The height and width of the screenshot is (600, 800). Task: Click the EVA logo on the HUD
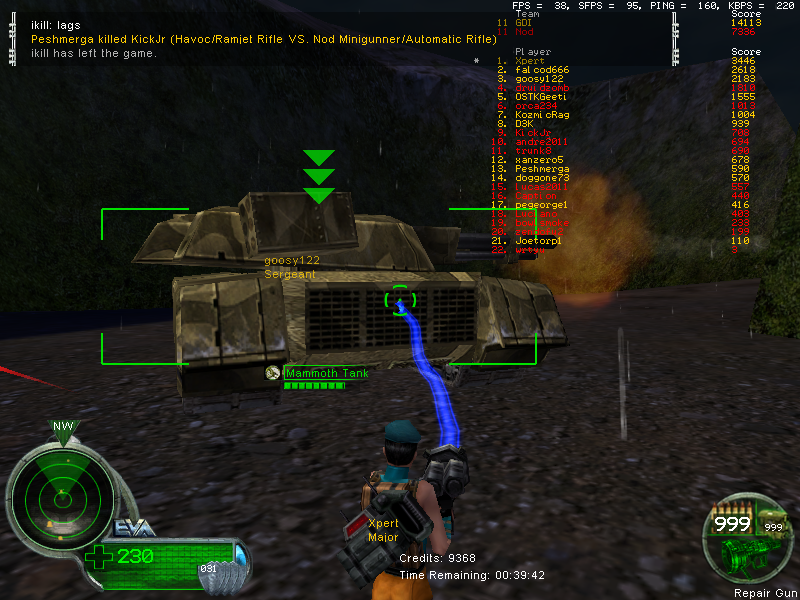pos(134,529)
